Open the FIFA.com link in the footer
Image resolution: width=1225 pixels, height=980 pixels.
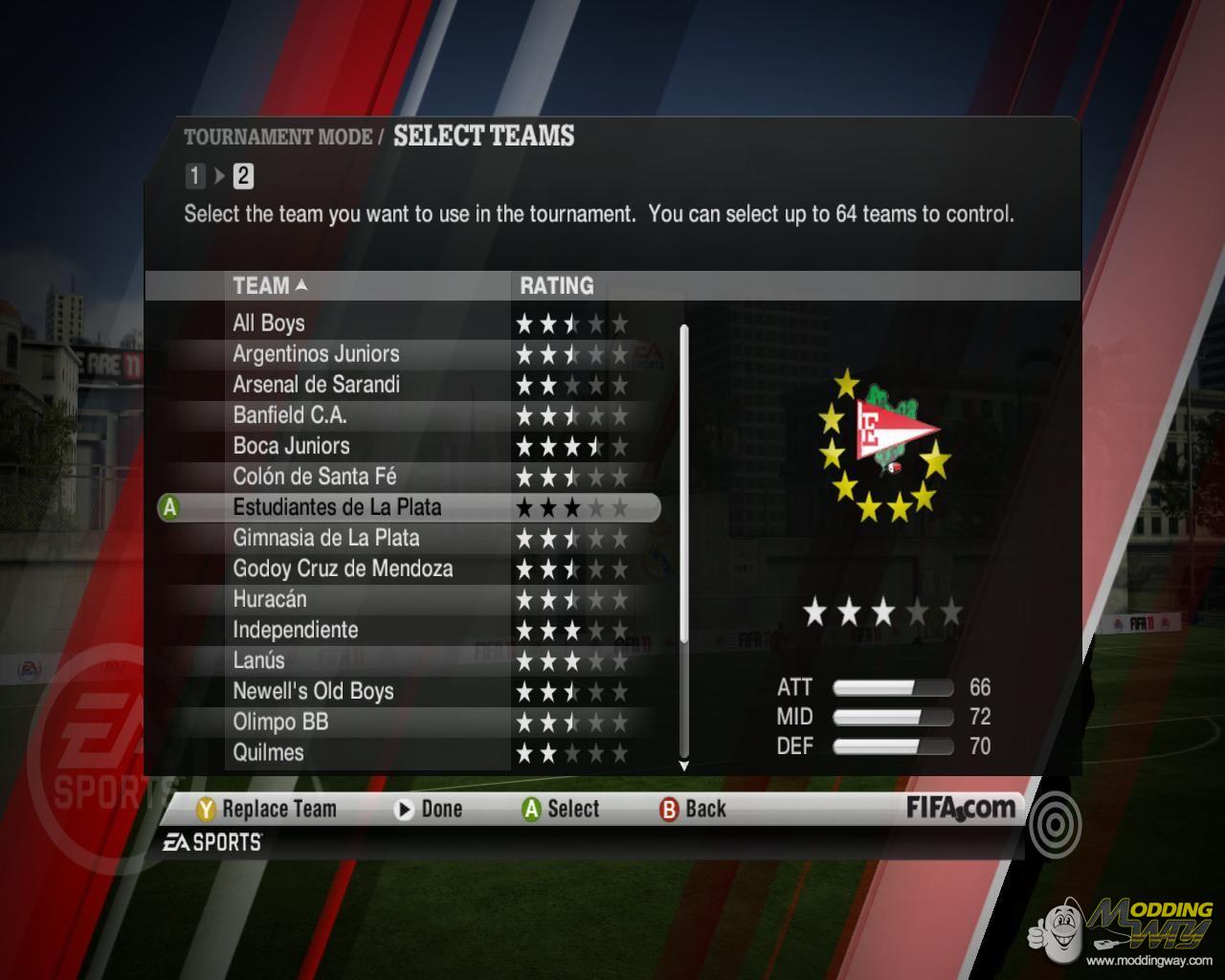(x=961, y=808)
